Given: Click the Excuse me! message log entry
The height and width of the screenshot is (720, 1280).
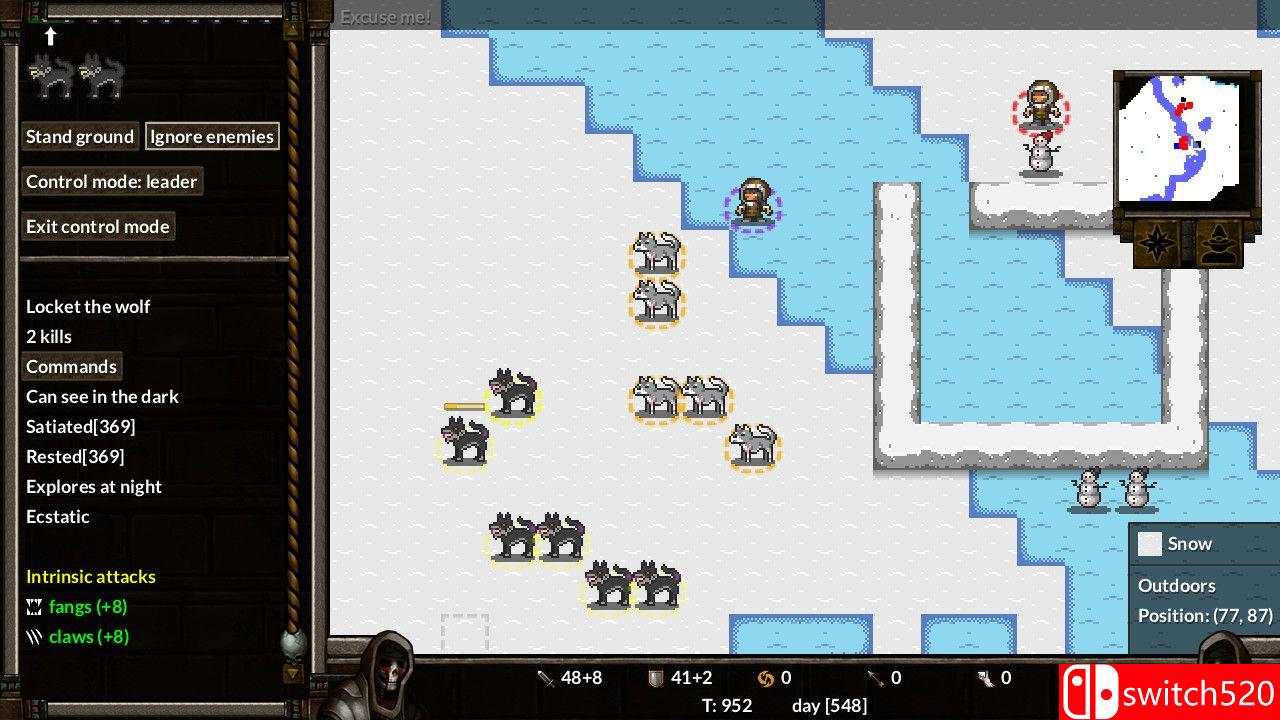Looking at the screenshot, I should pyautogui.click(x=386, y=16).
